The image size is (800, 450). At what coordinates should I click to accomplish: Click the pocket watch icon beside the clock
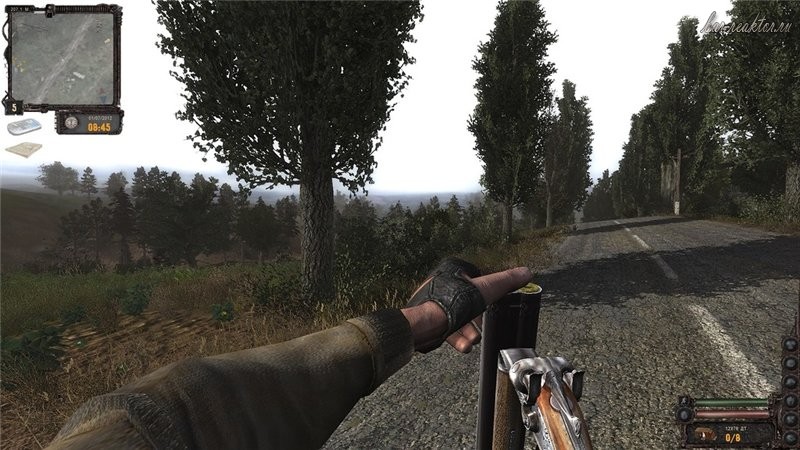pyautogui.click(x=72, y=122)
